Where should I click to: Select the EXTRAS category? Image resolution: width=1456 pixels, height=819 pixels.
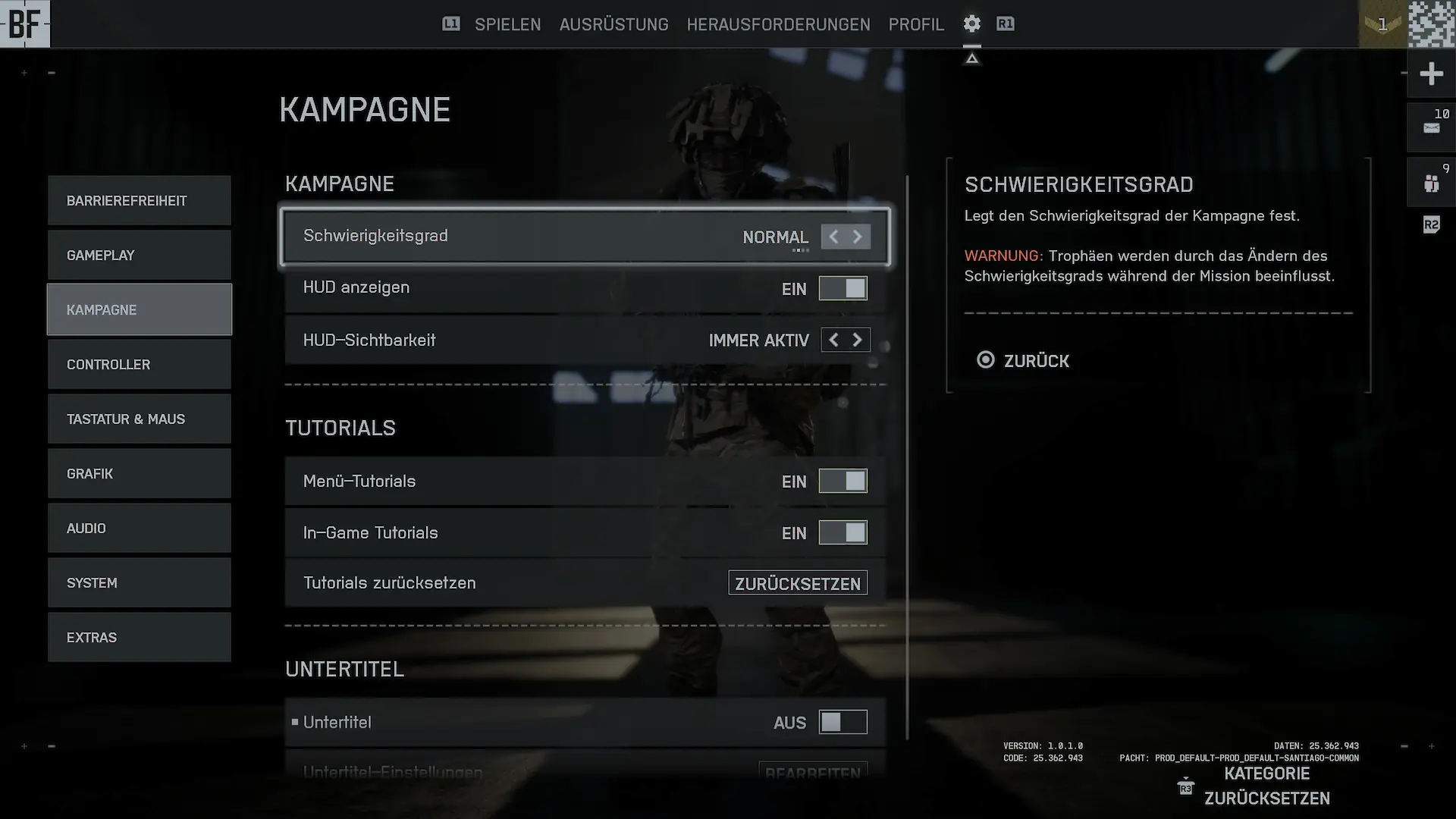point(140,638)
